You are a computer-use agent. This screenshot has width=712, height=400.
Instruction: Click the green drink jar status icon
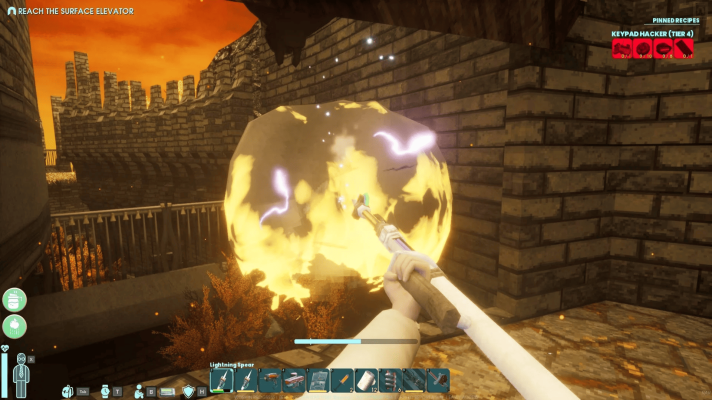tap(14, 300)
